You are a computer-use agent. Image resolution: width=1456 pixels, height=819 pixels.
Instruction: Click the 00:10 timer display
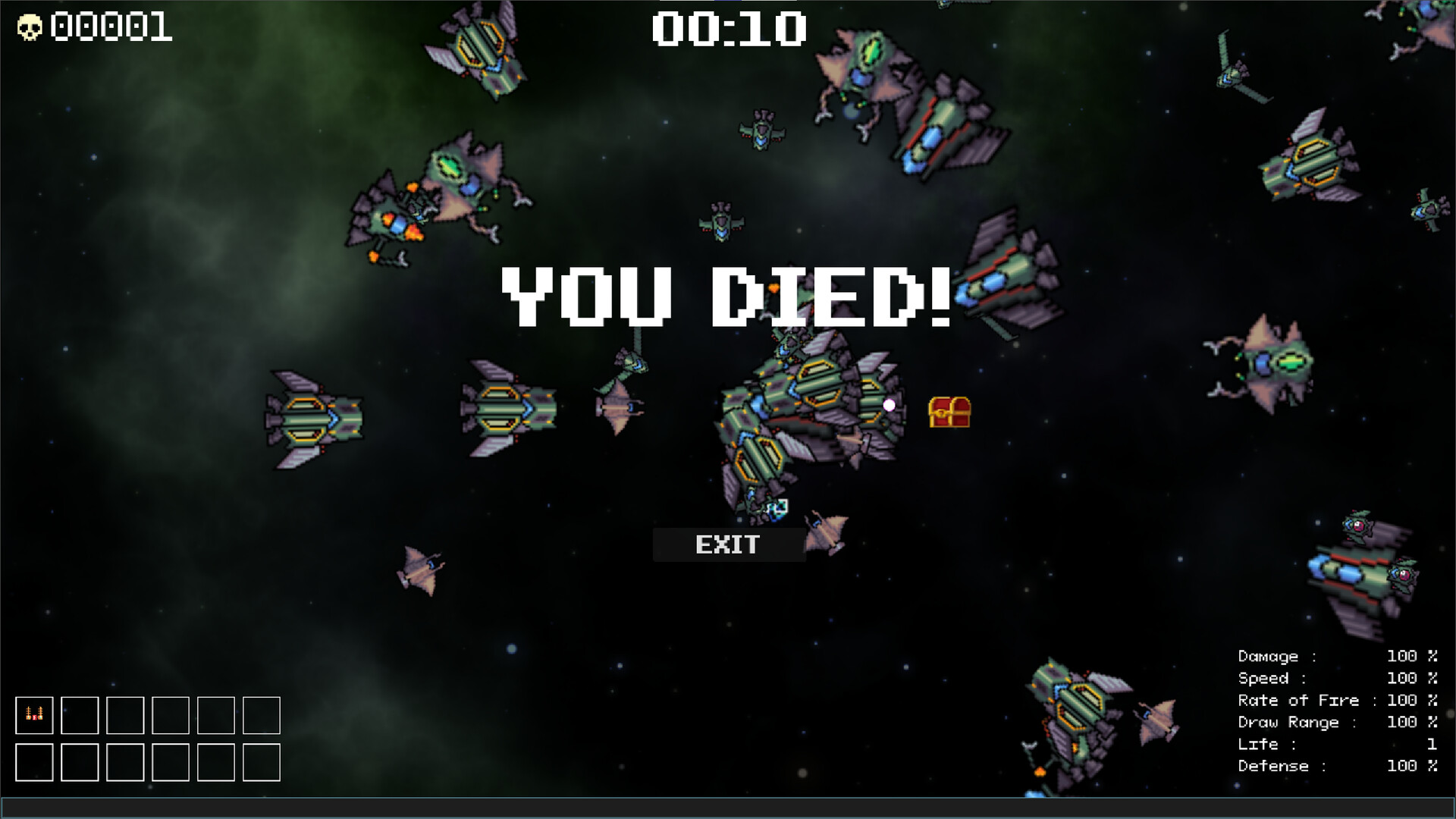pos(730,29)
